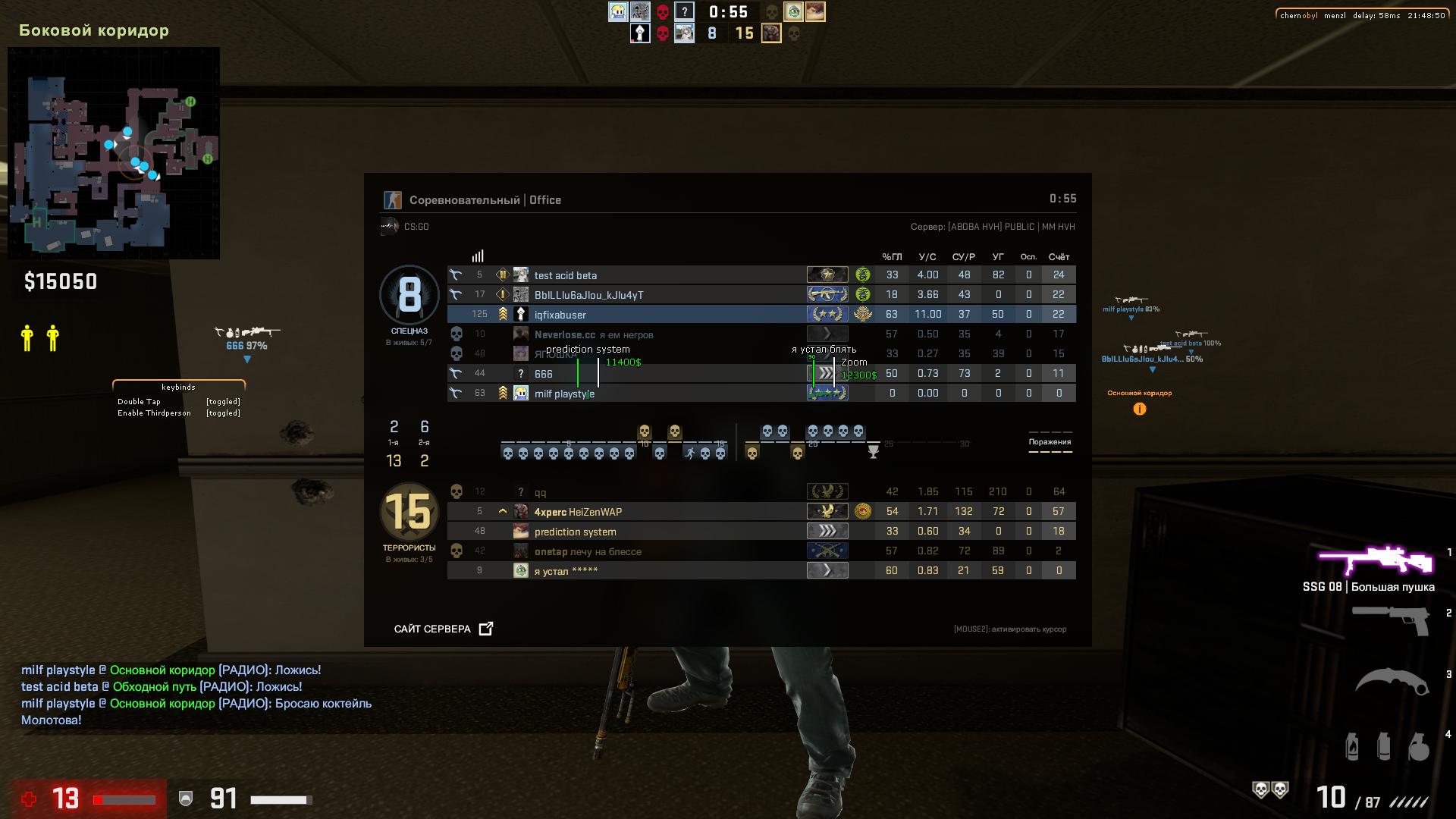Image resolution: width=1456 pixels, height=819 pixels.
Task: Click the CS:GO logo in scoreboard header
Action: click(x=389, y=225)
